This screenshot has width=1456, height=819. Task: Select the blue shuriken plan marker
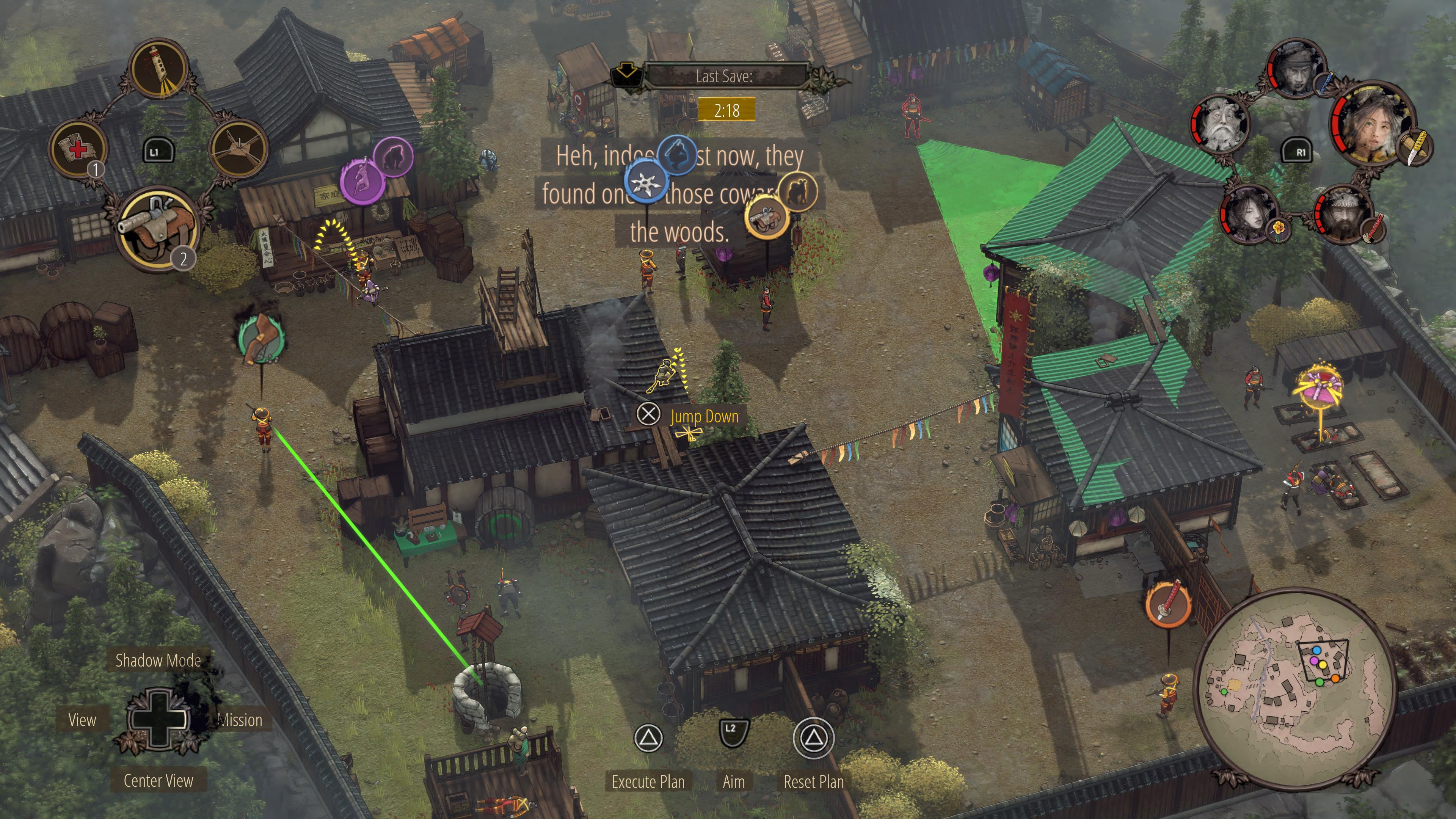646,181
